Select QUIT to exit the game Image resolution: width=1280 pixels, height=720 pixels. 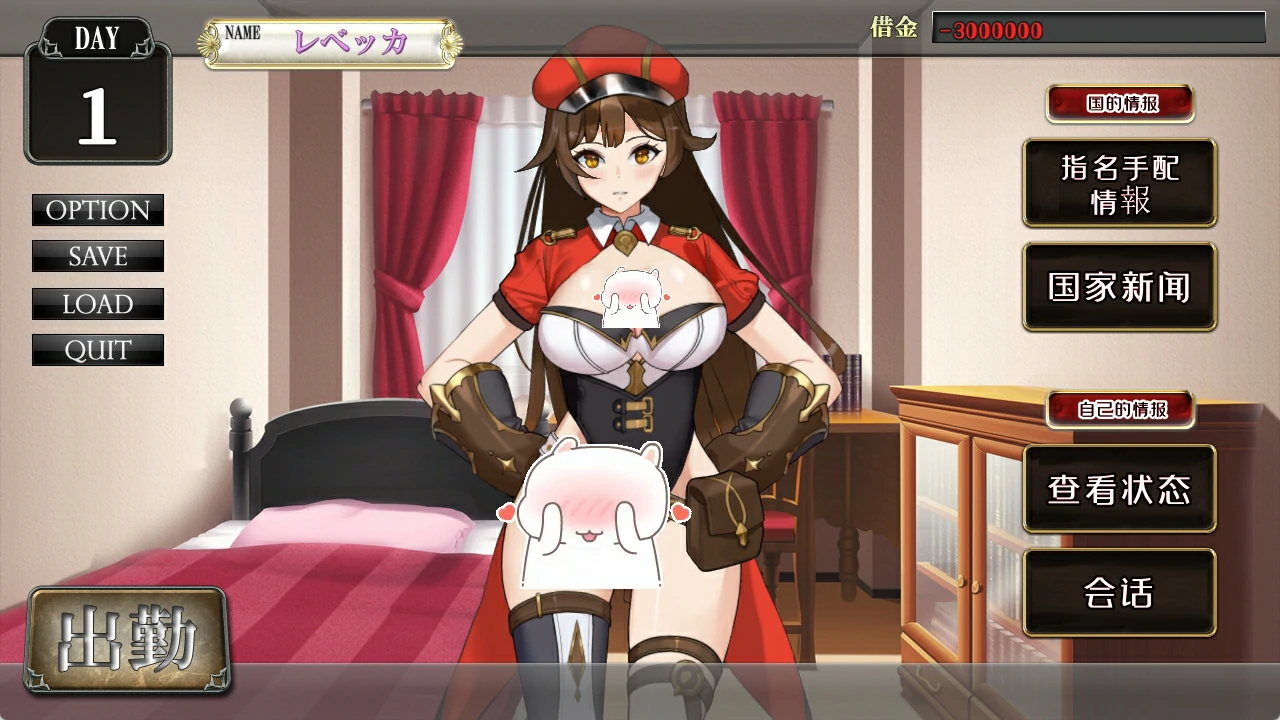(98, 350)
